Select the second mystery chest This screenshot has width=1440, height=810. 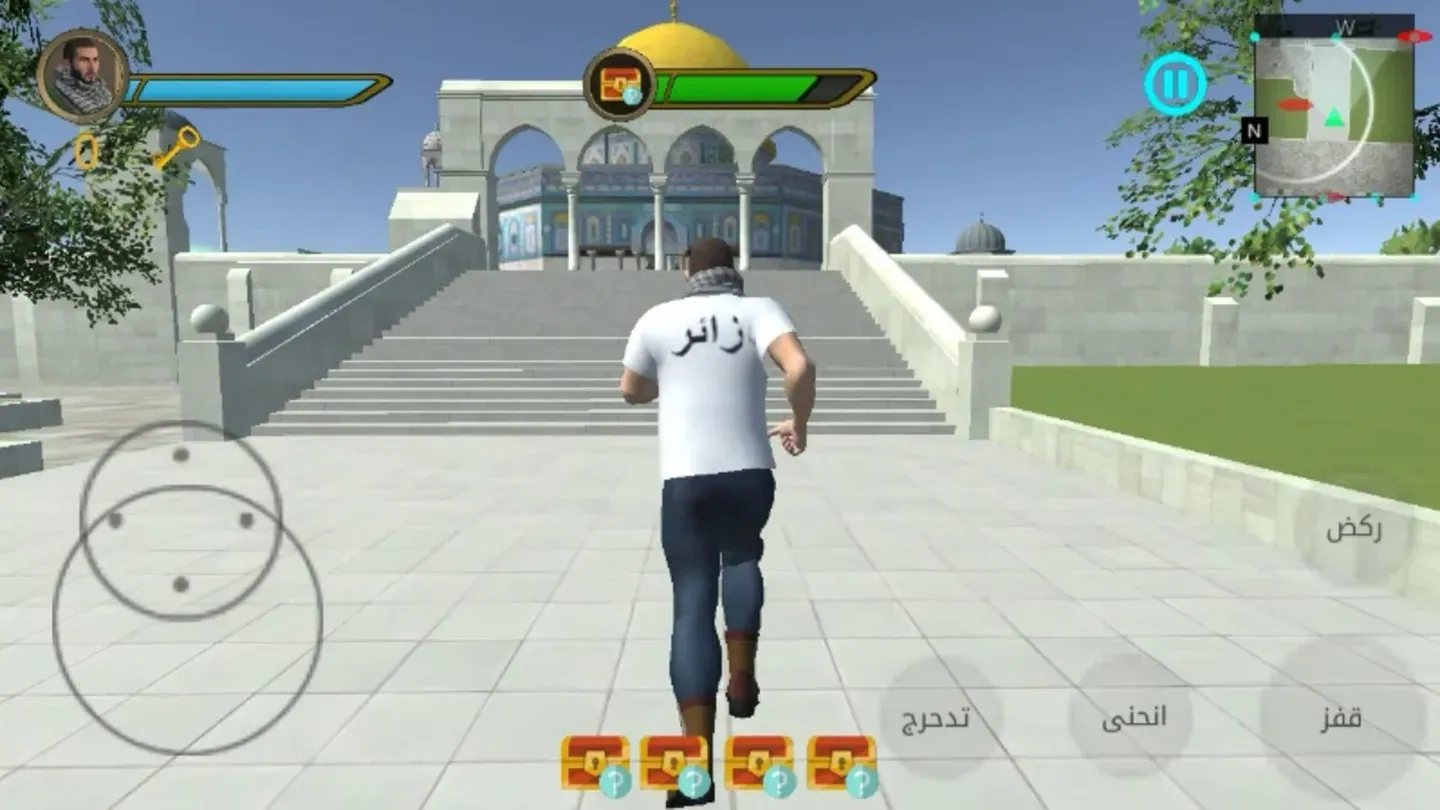coord(672,758)
